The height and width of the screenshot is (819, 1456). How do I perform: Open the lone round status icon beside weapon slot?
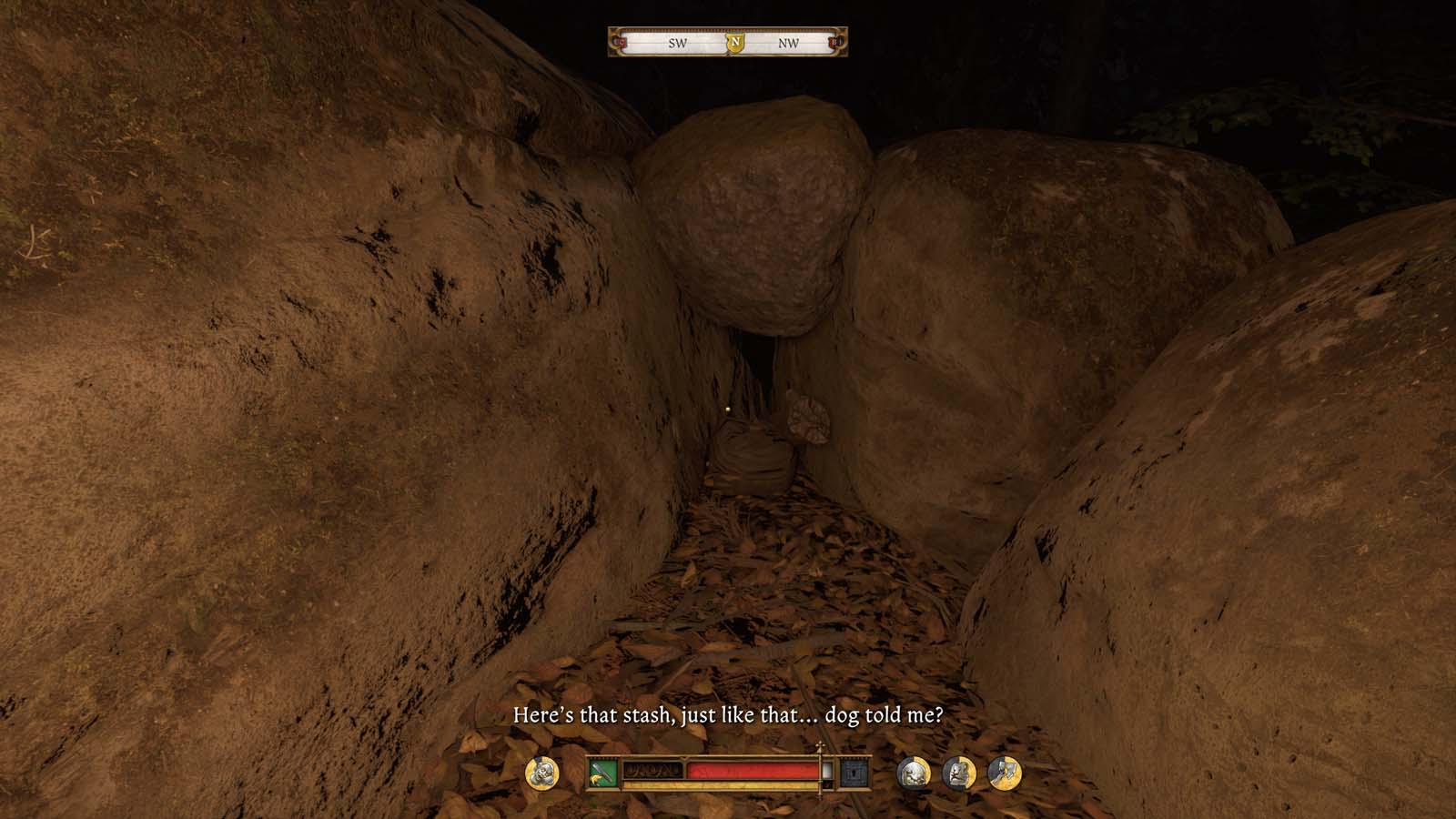pyautogui.click(x=542, y=773)
